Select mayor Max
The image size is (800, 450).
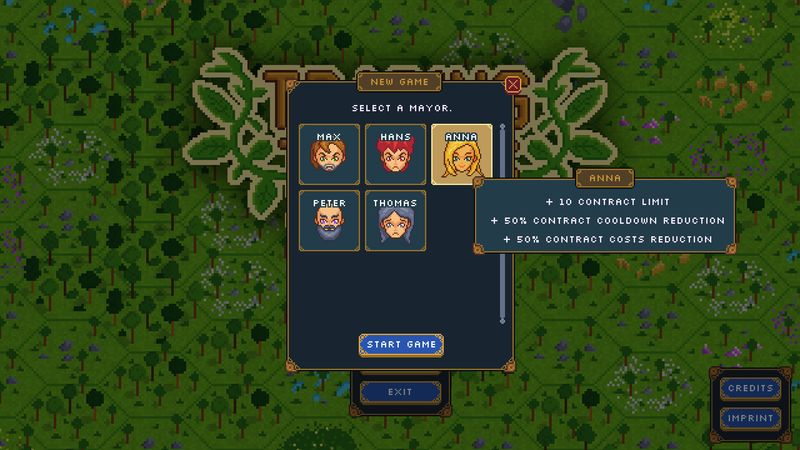(x=328, y=153)
